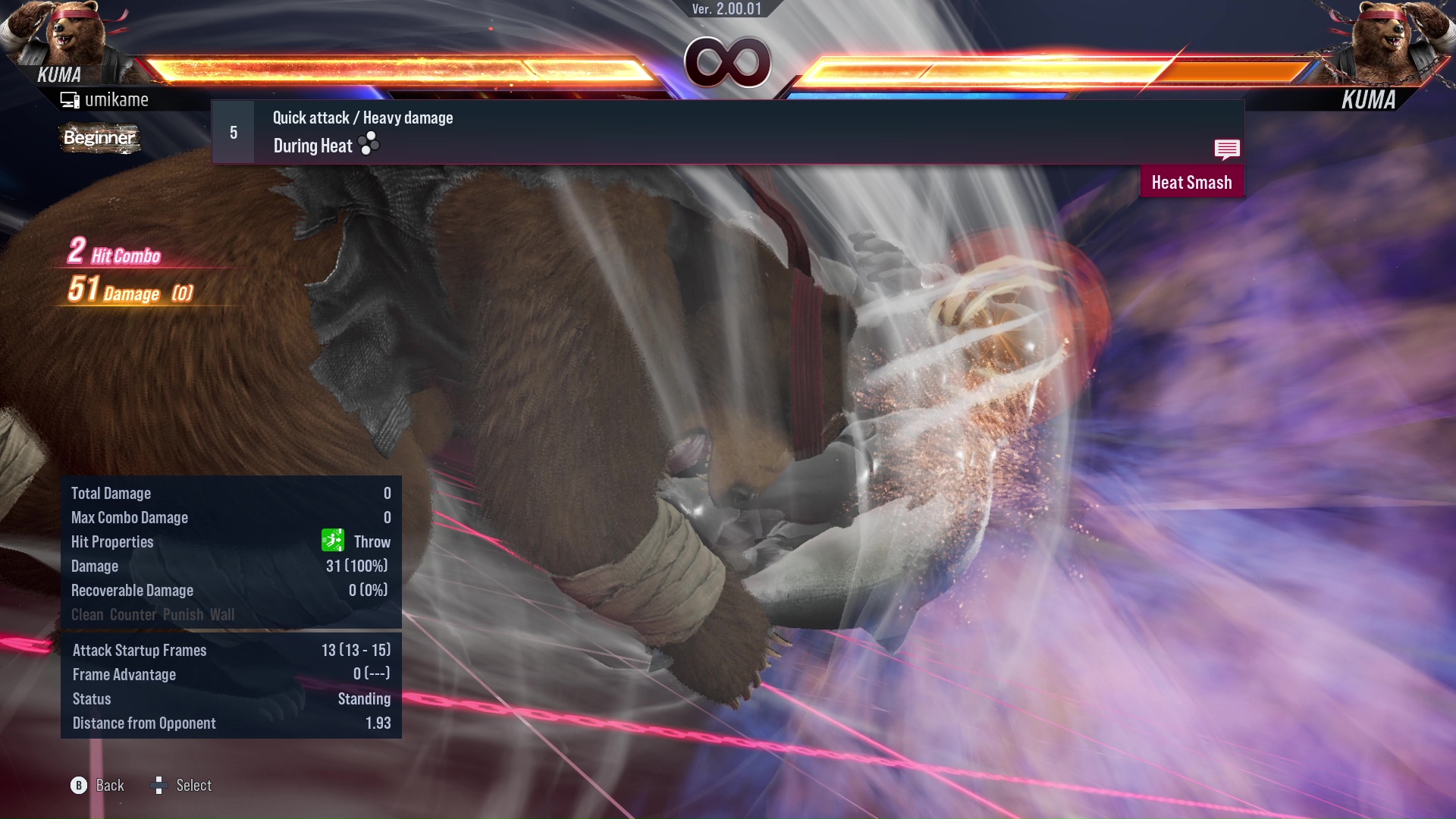
Task: Click the comment bubble icon on command bar
Action: click(x=1227, y=150)
